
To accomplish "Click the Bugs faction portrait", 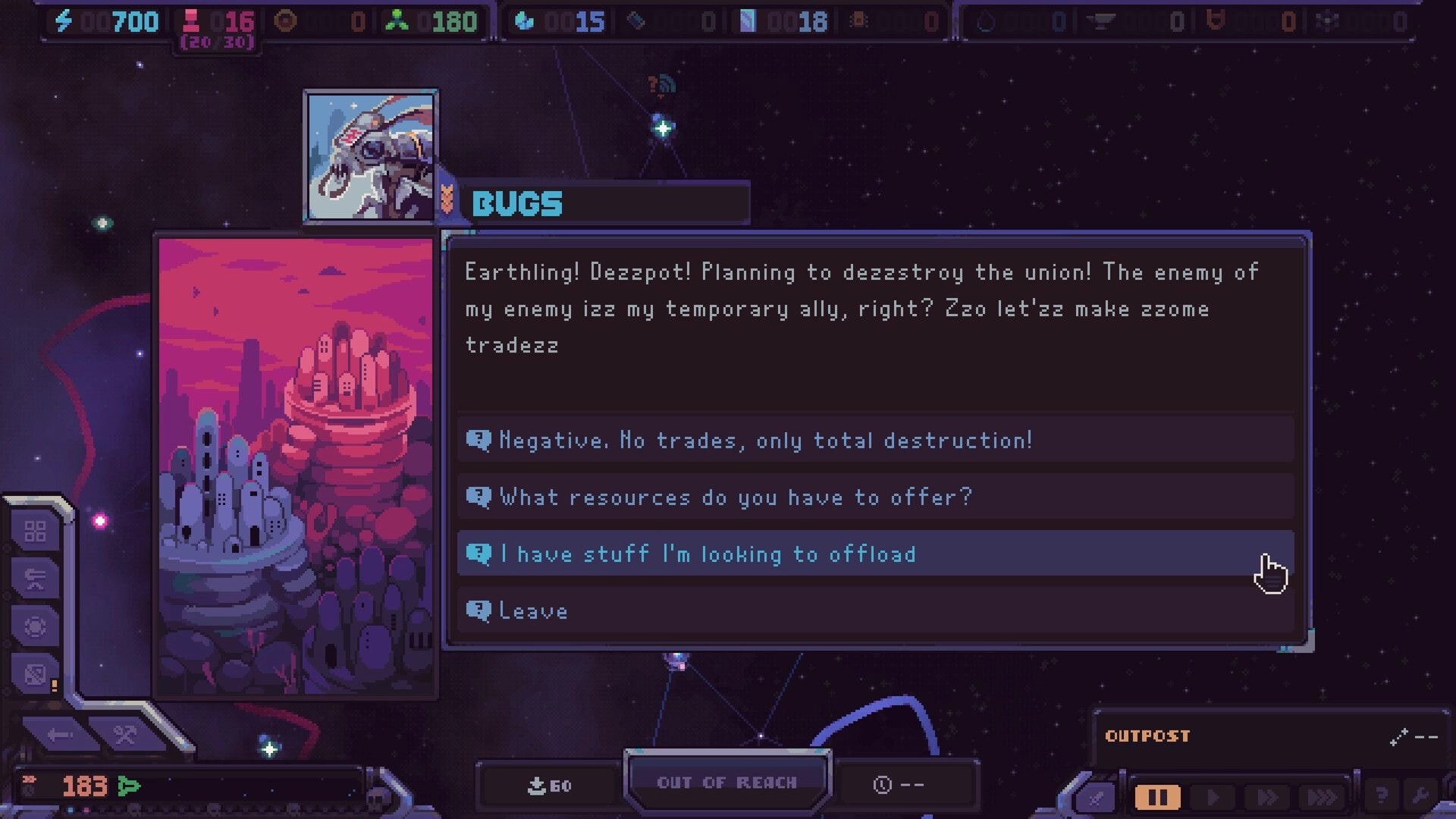I will (x=372, y=155).
